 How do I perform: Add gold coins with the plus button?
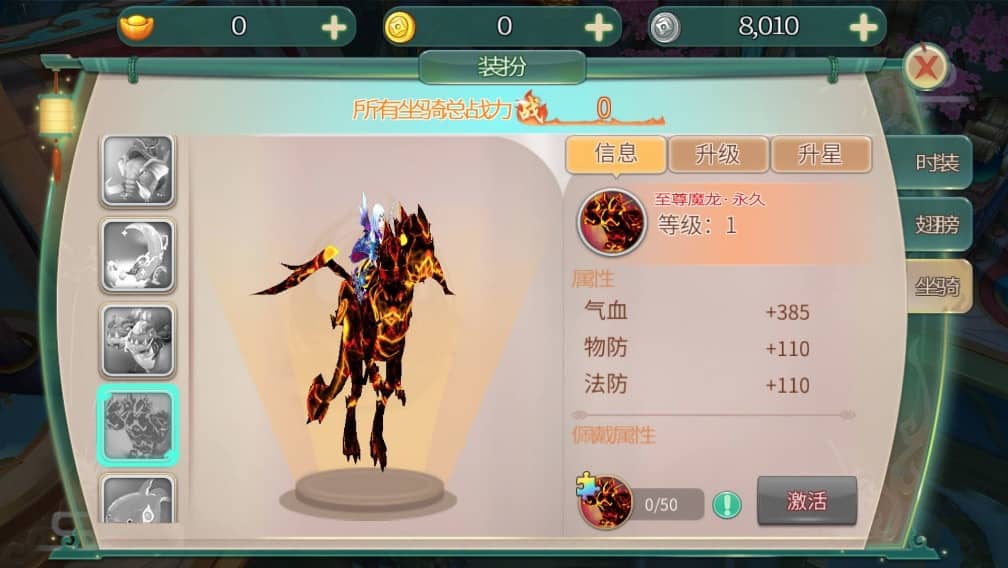click(598, 27)
